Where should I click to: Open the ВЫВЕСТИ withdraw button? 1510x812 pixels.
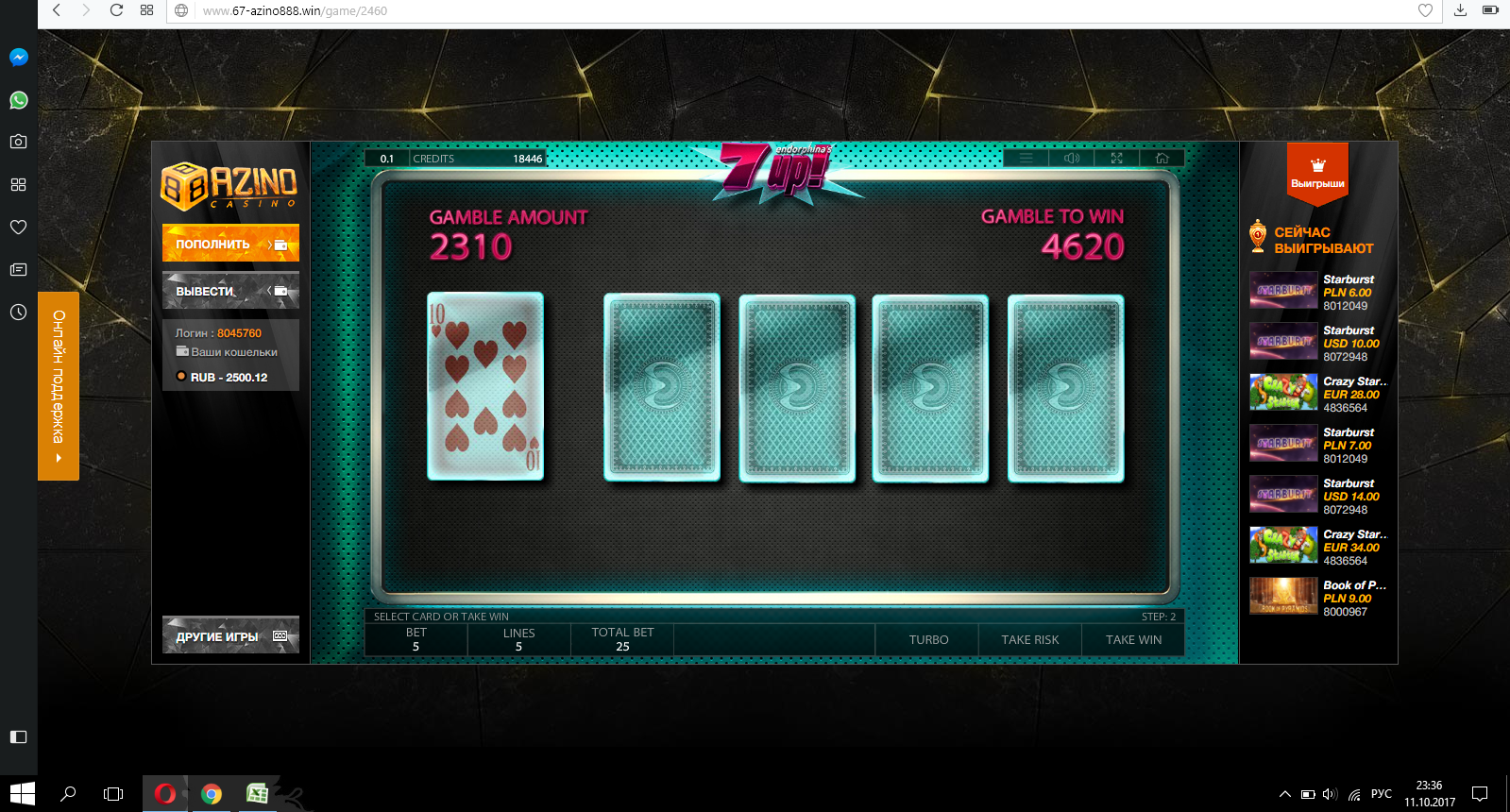pos(230,291)
